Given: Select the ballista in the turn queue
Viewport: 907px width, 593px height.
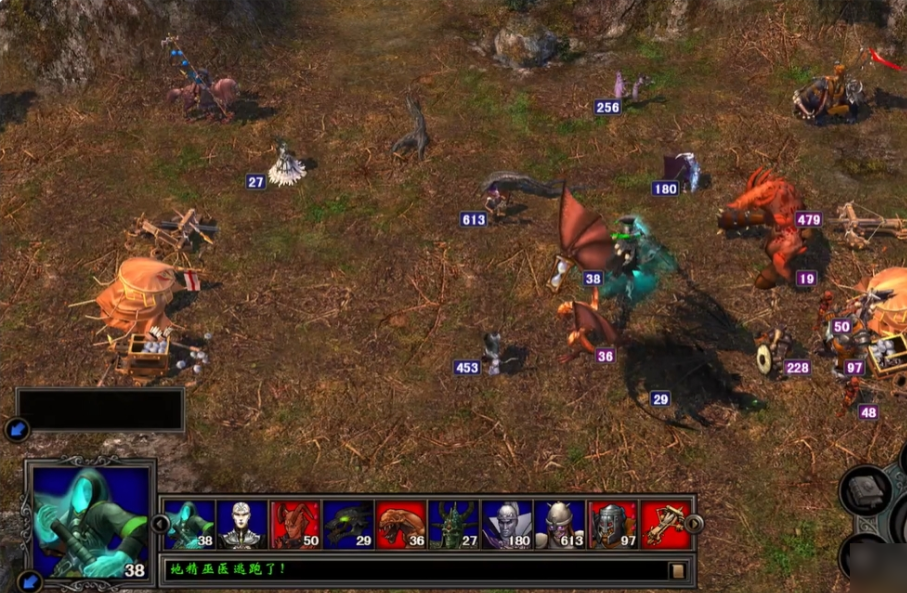Looking at the screenshot, I should 665,525.
